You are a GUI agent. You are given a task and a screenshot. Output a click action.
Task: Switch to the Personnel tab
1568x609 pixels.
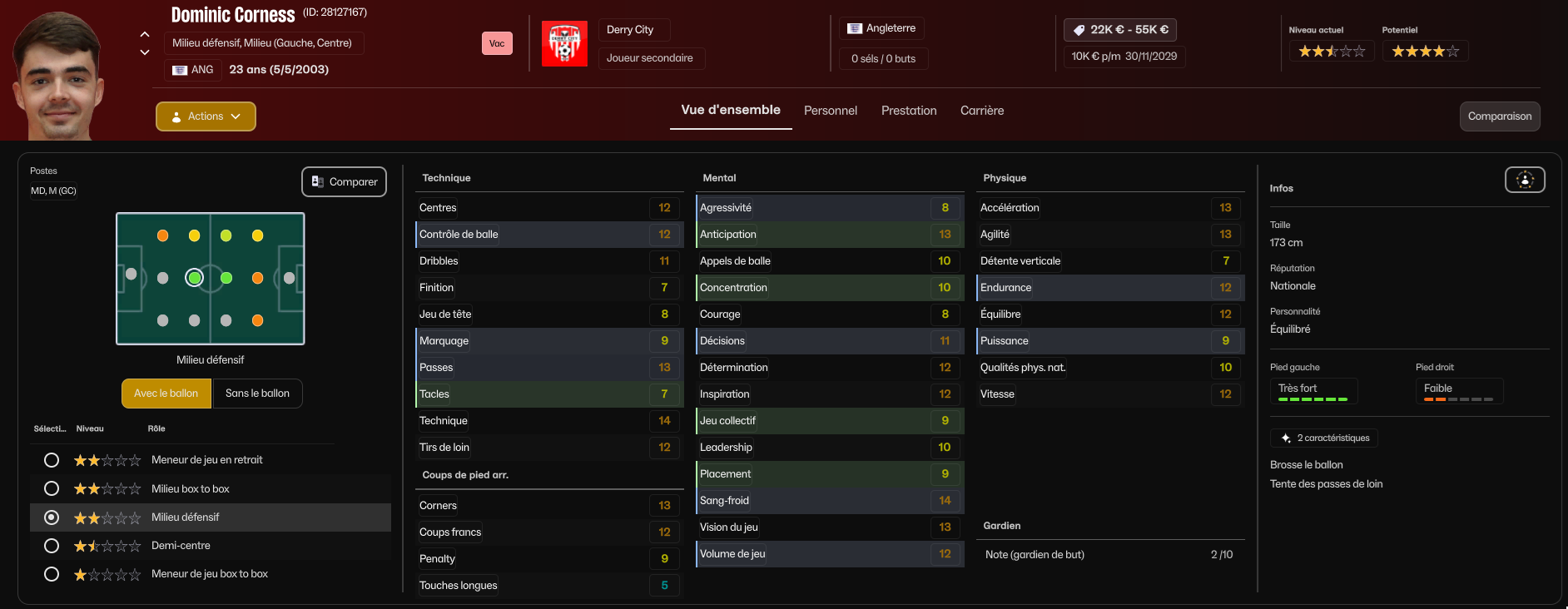click(x=830, y=111)
